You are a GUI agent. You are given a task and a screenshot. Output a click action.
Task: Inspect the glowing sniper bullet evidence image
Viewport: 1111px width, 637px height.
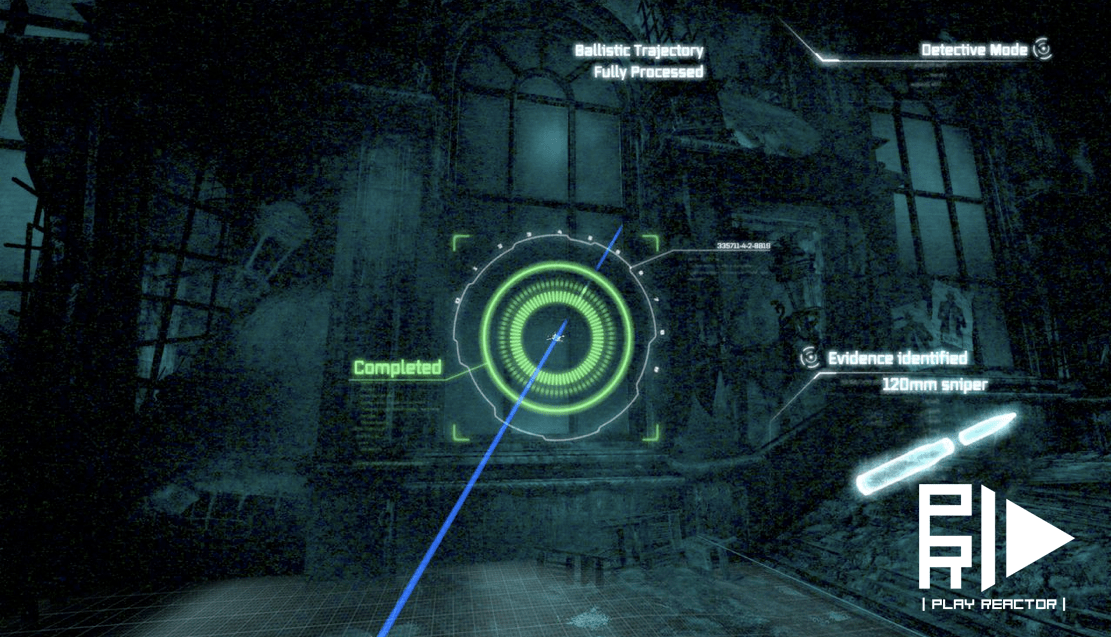(935, 455)
